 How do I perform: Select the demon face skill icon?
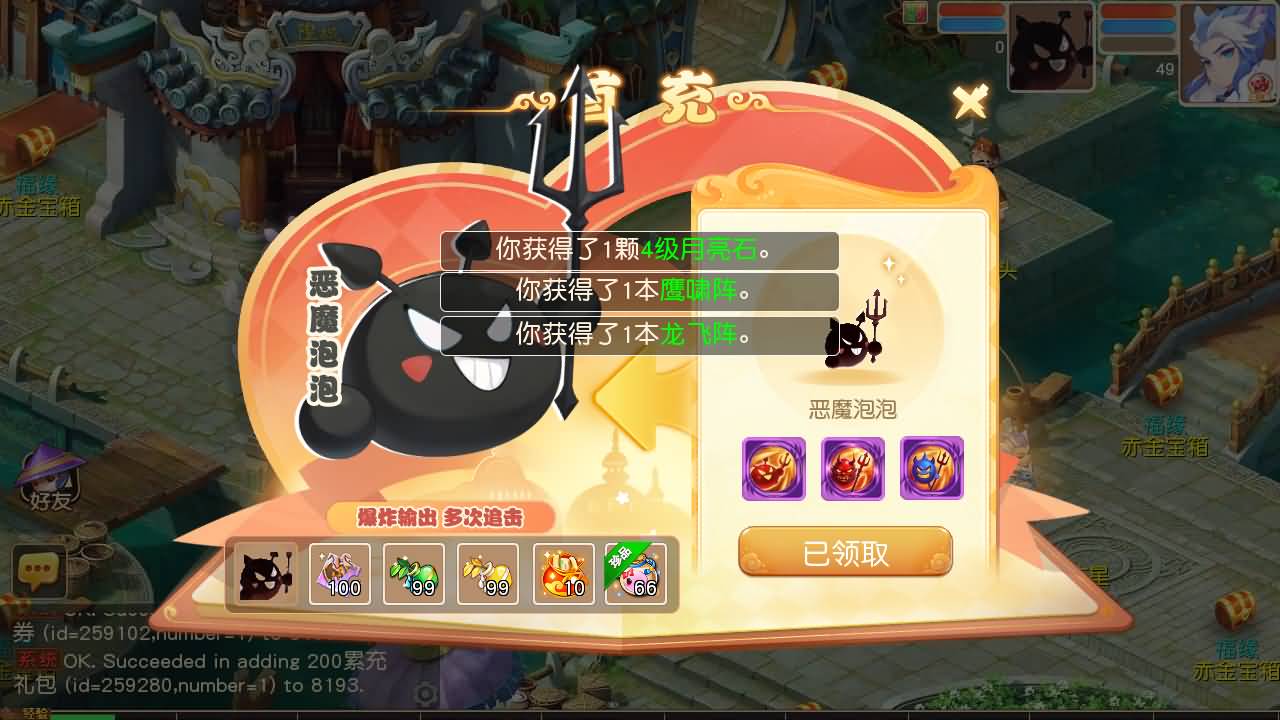(x=775, y=467)
